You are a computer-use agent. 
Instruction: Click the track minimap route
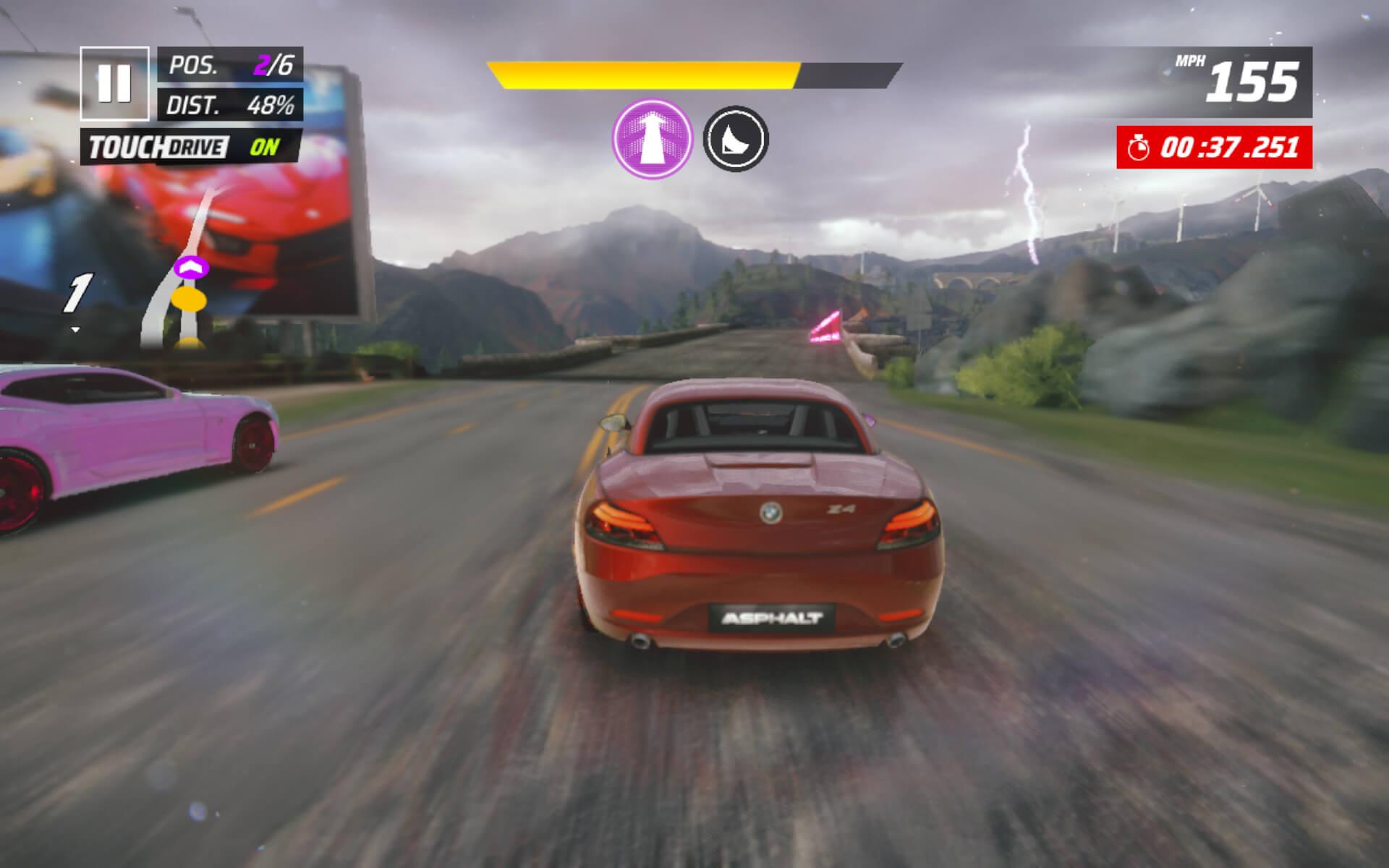click(184, 275)
